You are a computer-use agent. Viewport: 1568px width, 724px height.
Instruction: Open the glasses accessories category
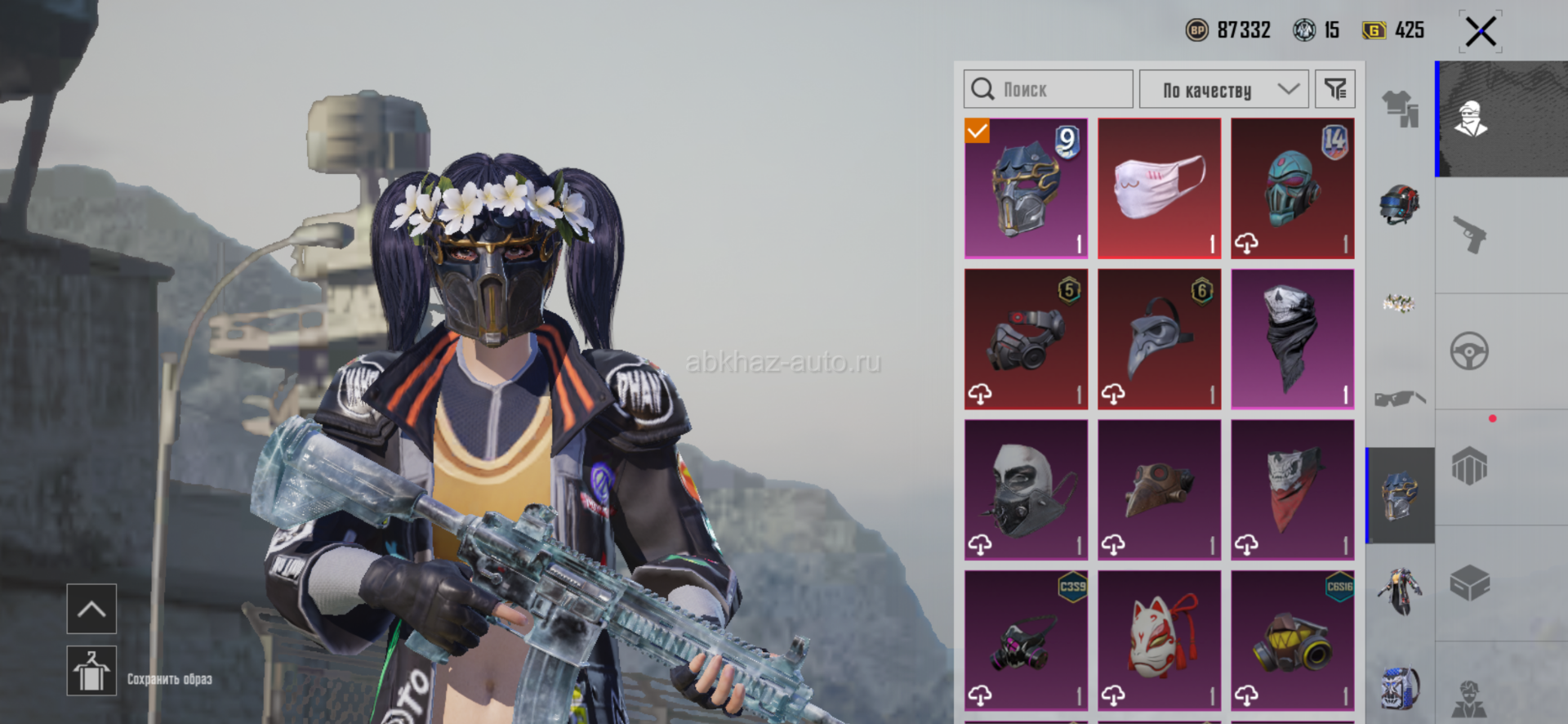pos(1400,399)
